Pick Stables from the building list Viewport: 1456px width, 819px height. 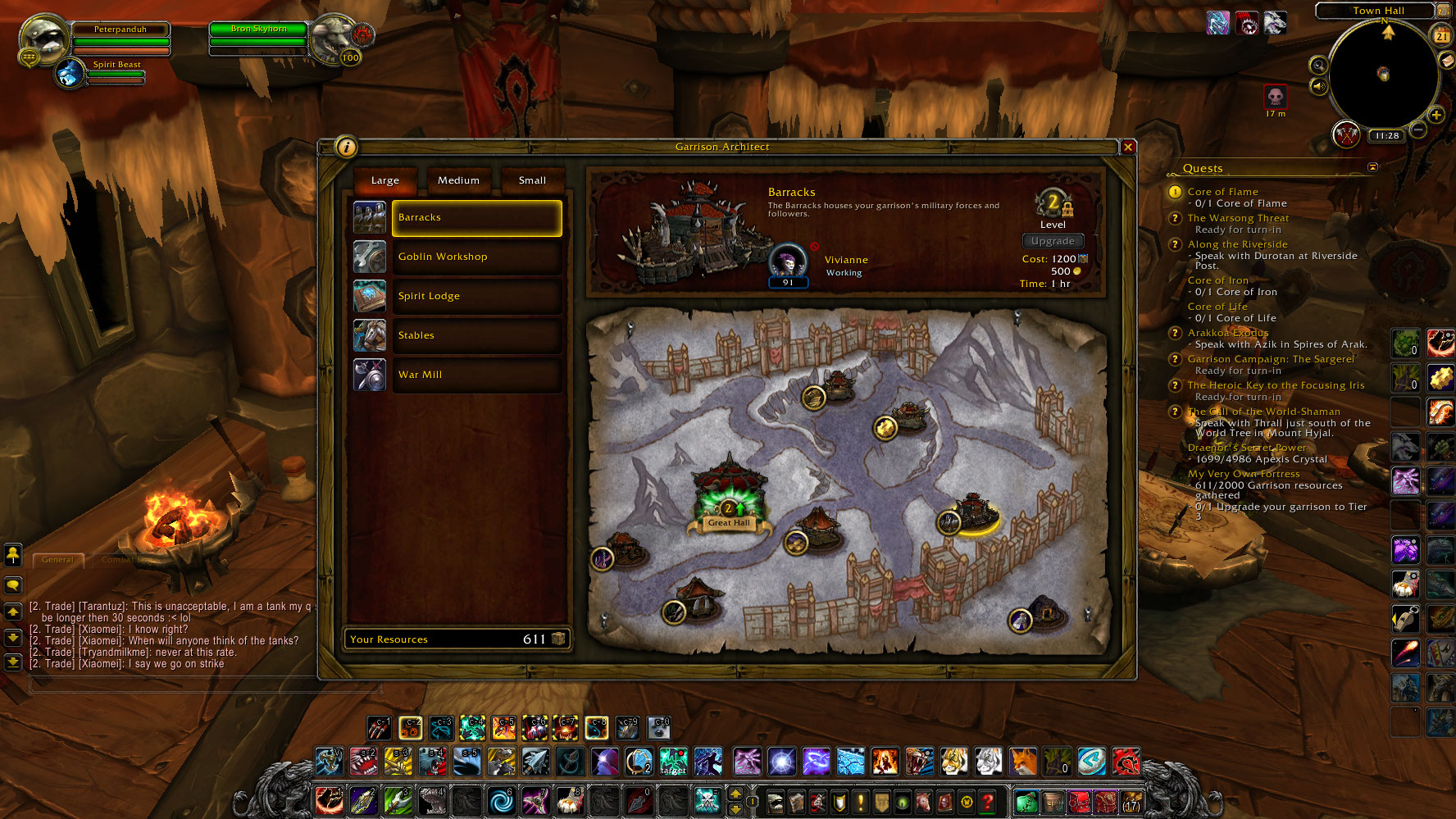[x=476, y=335]
